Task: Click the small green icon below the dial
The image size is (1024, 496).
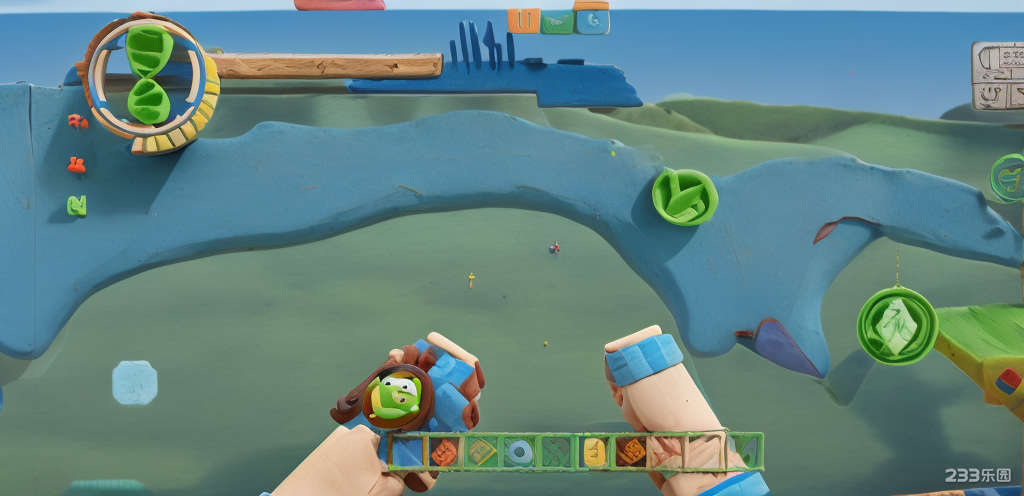Action: [x=76, y=206]
